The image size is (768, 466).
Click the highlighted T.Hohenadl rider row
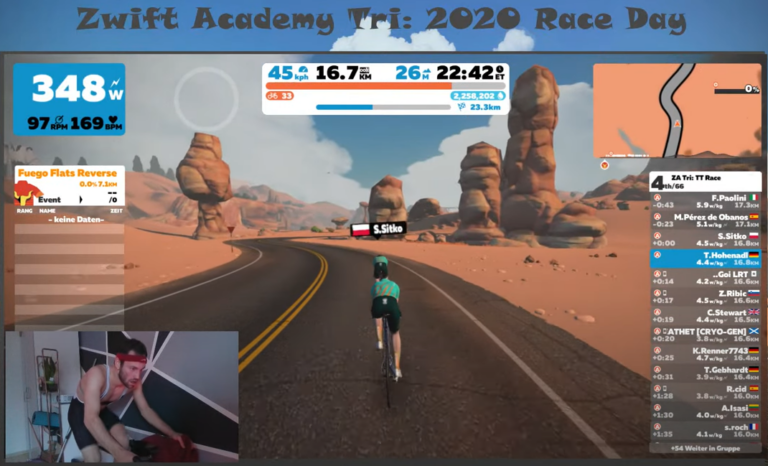pyautogui.click(x=705, y=258)
